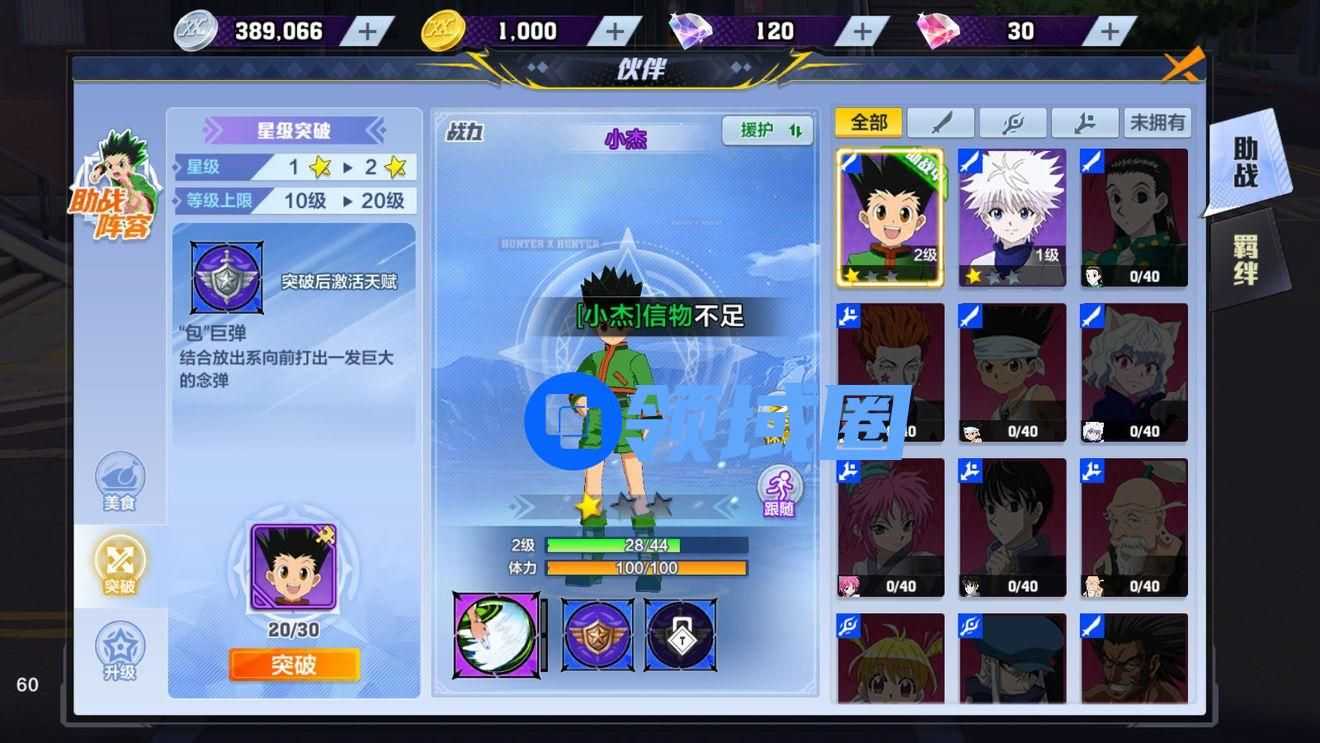Select the Netero old man partner card
The image size is (1320, 743).
point(1134,527)
